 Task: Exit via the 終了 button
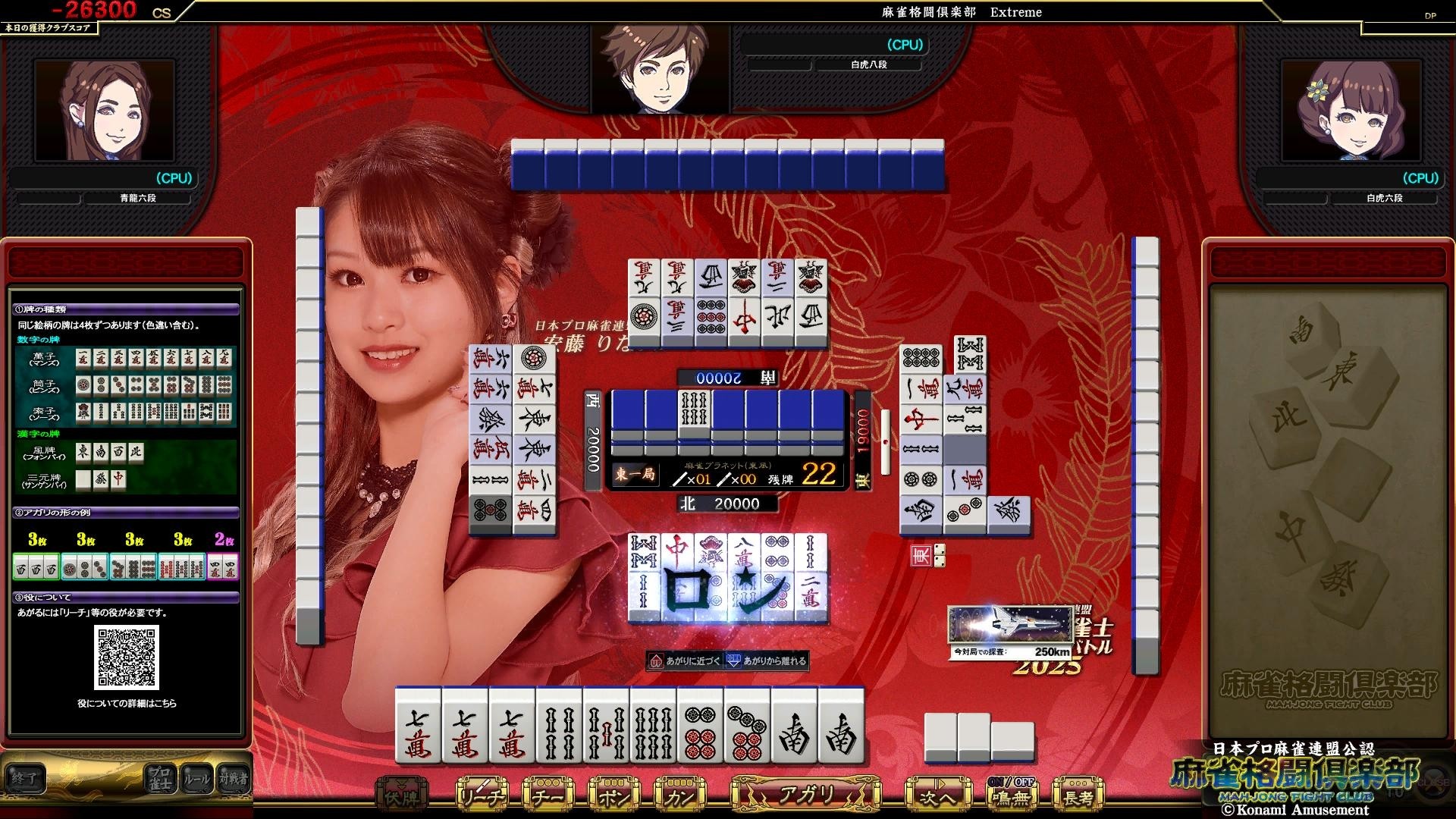click(24, 779)
